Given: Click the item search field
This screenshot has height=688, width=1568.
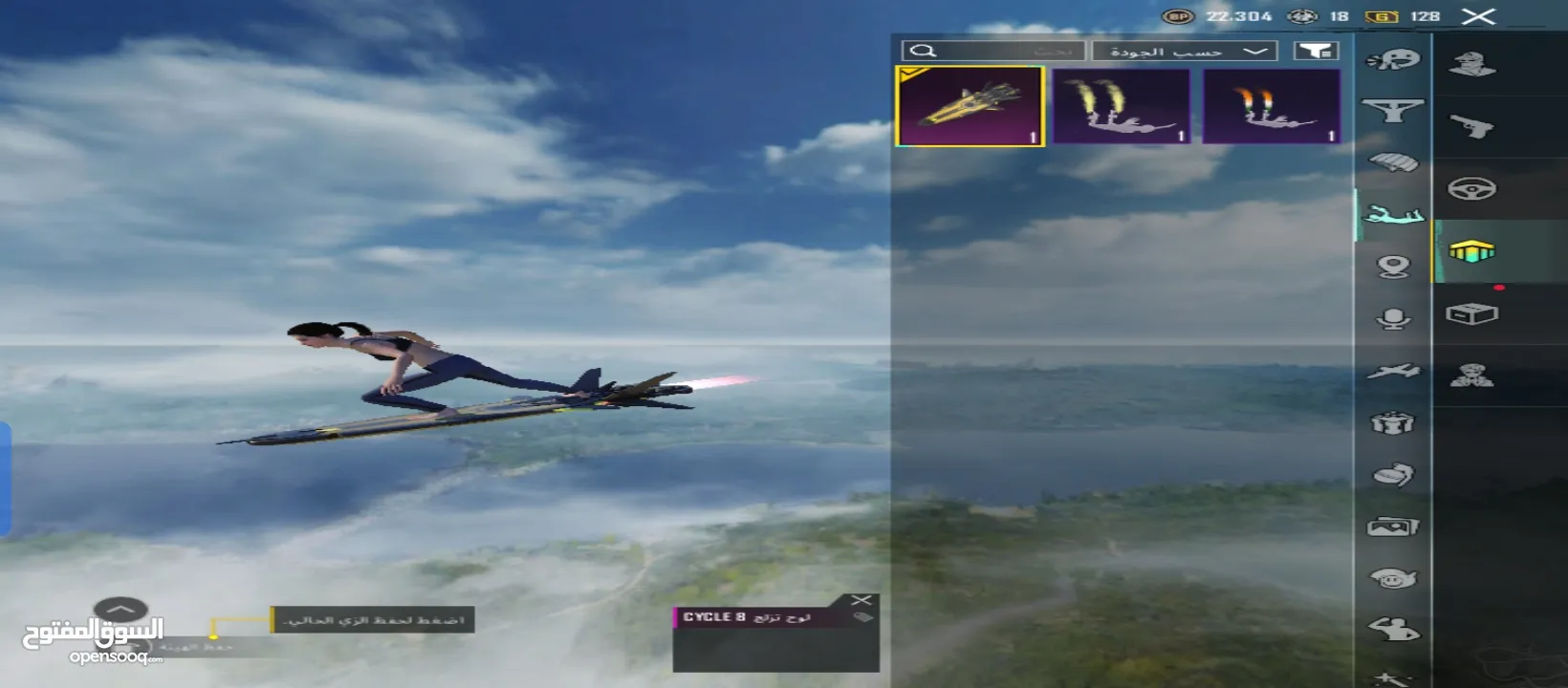Looking at the screenshot, I should 994,51.
